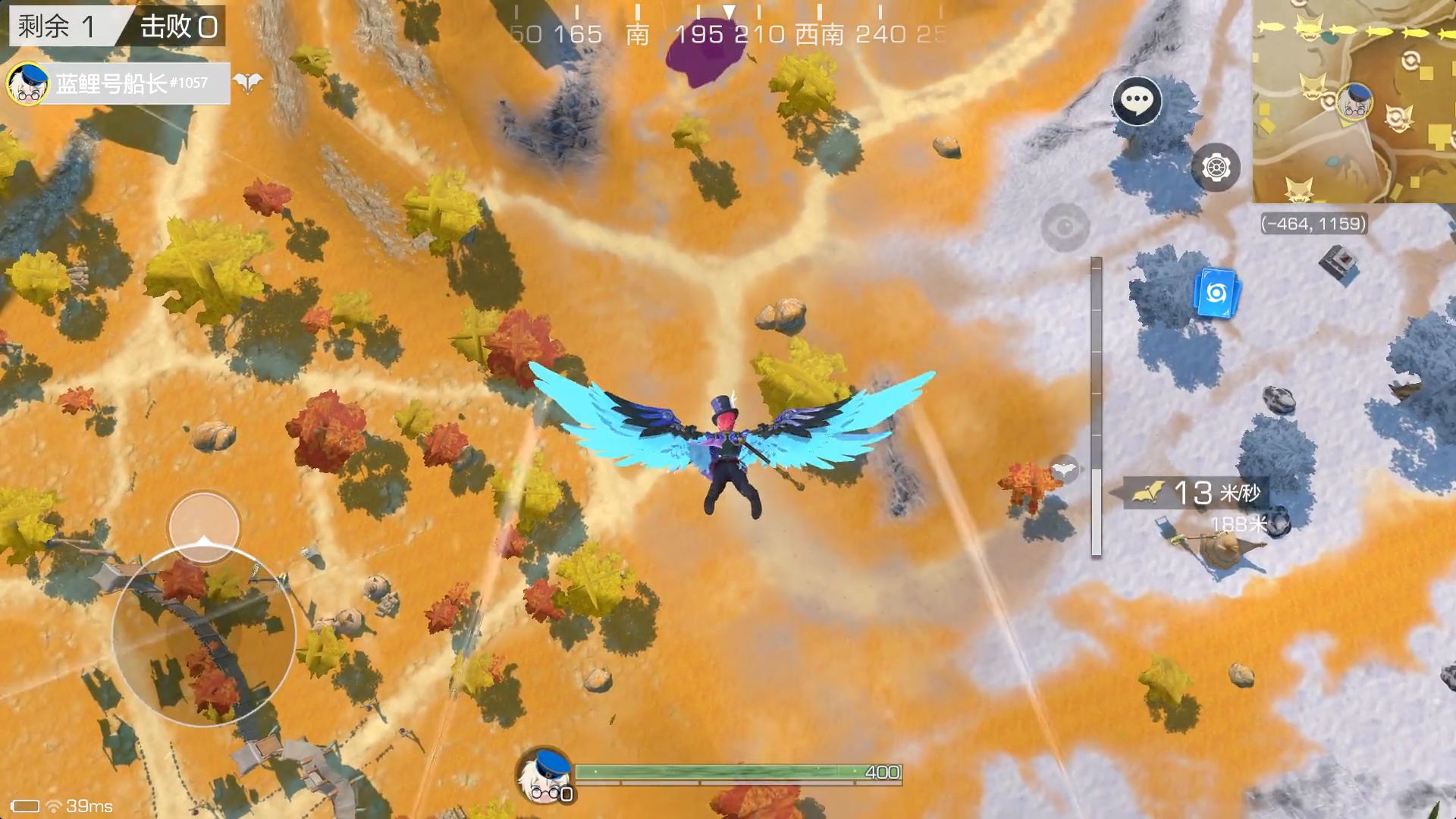Open the settings gear icon
Screen dimensions: 1456x819
point(1216,167)
